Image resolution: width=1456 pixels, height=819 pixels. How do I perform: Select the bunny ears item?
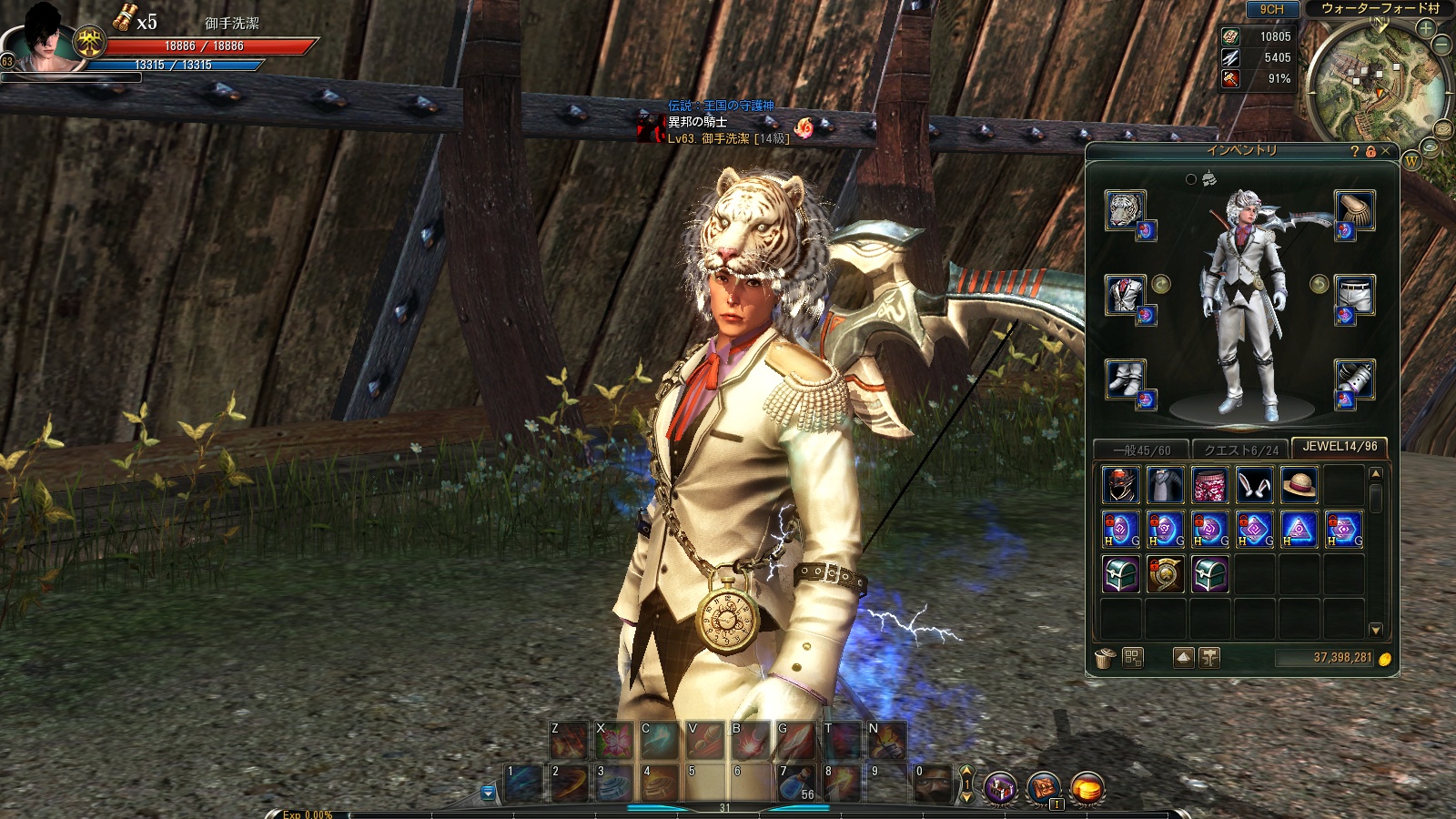coord(1254,485)
